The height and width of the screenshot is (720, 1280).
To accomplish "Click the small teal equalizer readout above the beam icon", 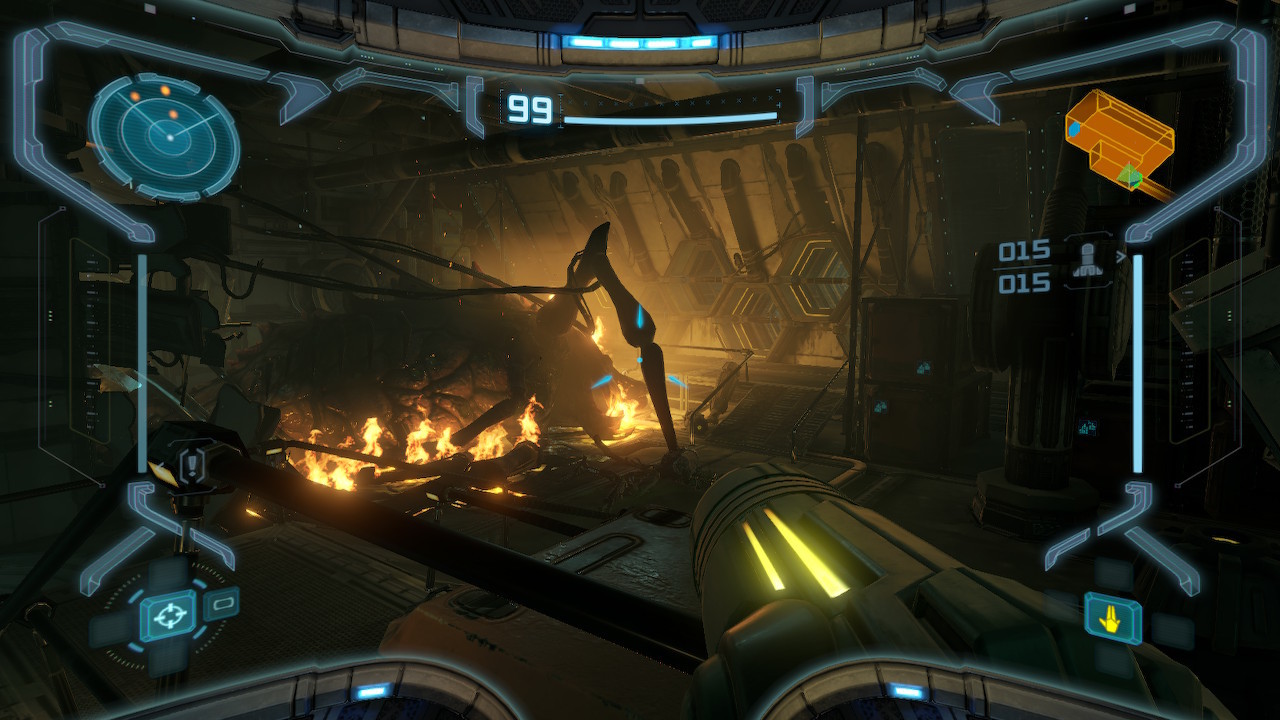I will point(1087,428).
